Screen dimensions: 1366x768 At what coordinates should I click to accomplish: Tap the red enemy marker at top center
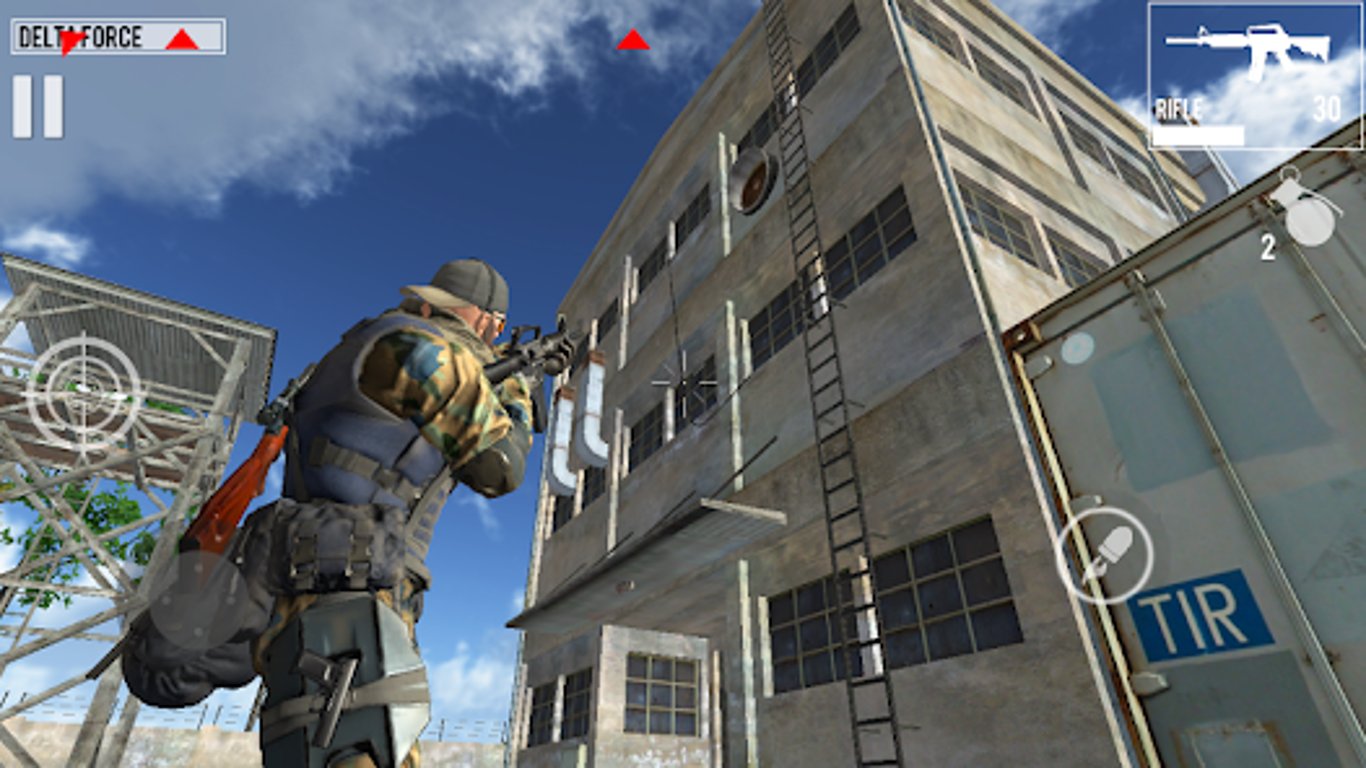tap(632, 41)
